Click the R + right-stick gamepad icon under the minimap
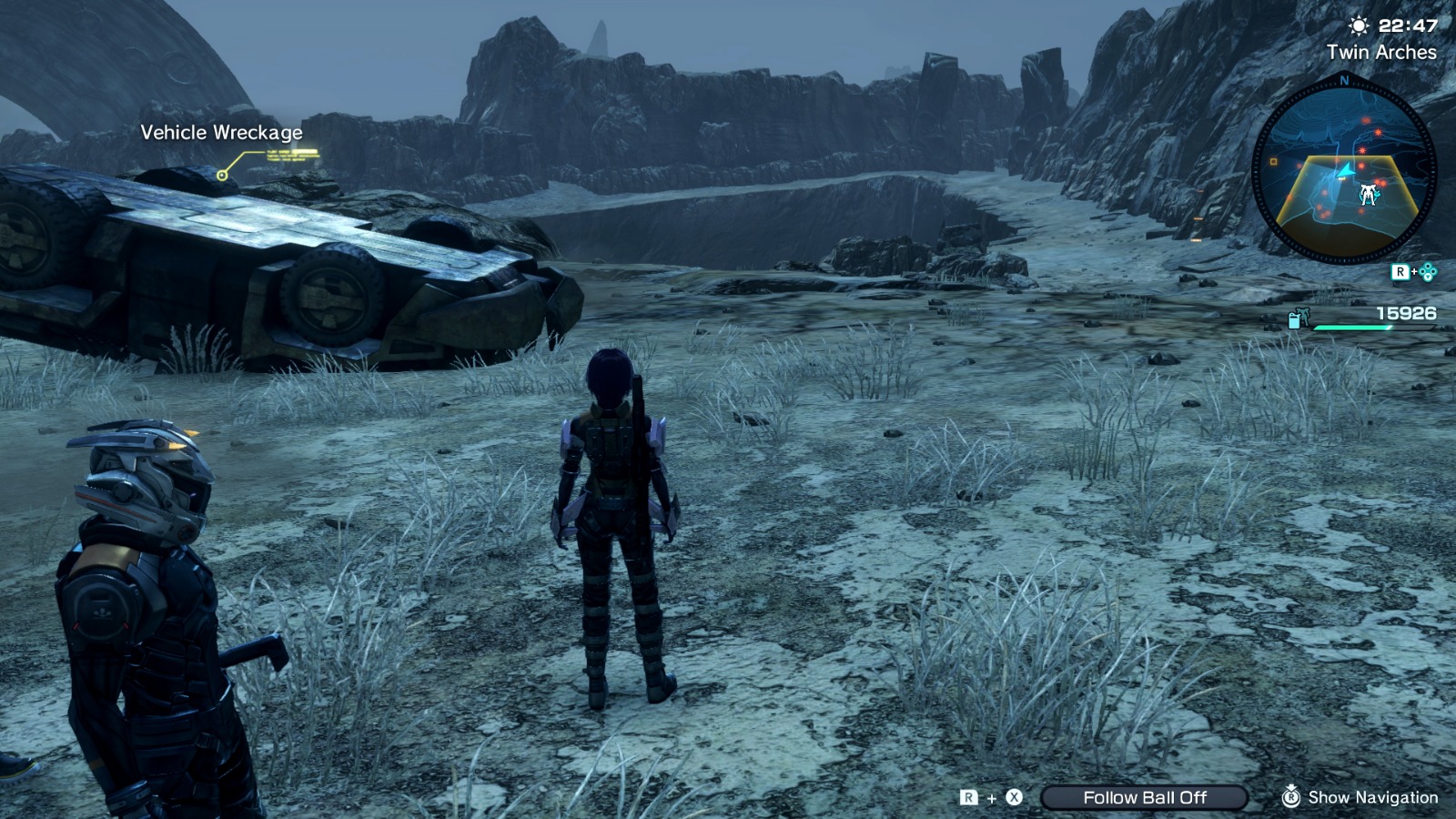The width and height of the screenshot is (1456, 819). (x=1414, y=270)
